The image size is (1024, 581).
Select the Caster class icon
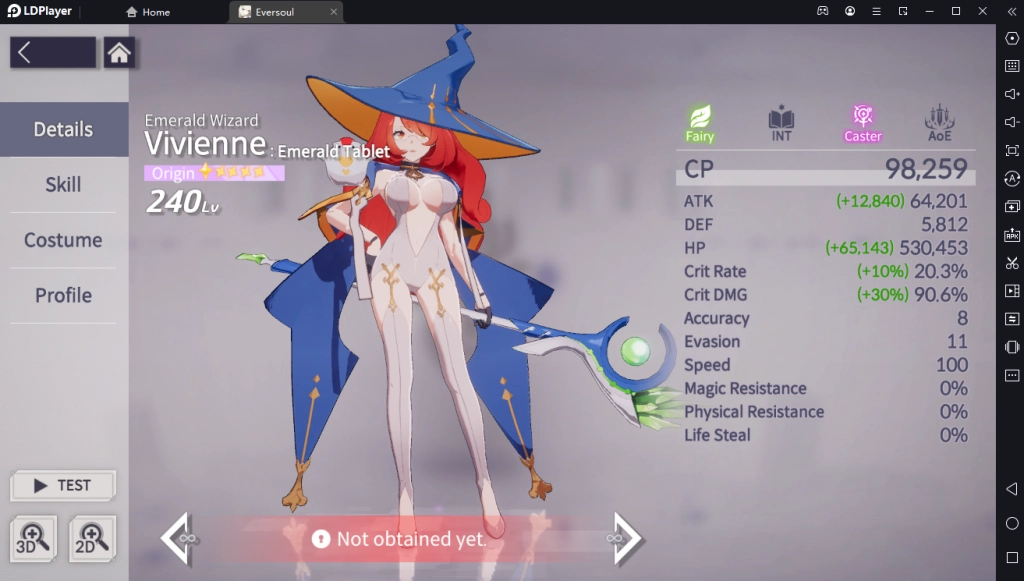point(862,122)
